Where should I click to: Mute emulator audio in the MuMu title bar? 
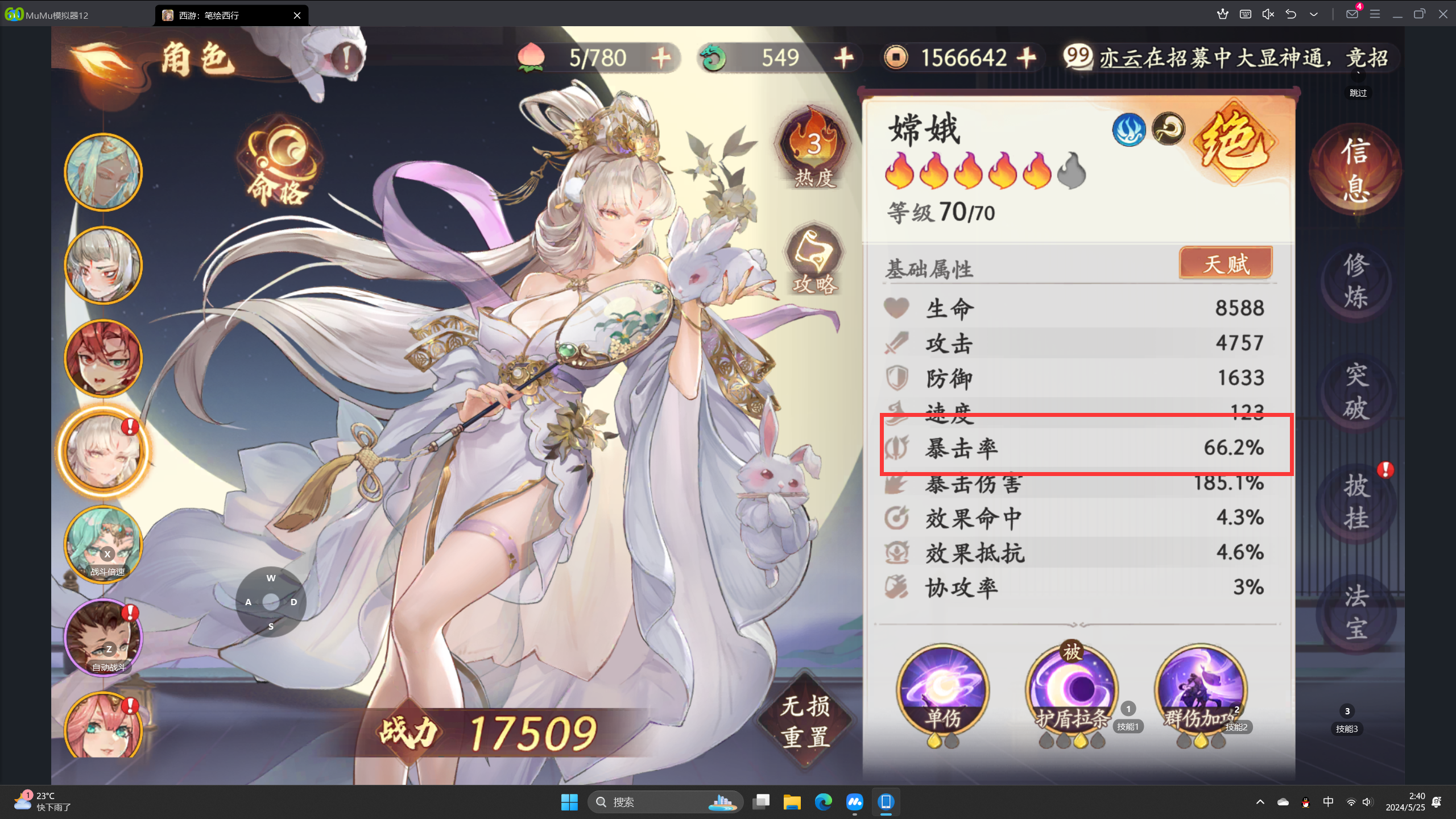tap(1267, 14)
